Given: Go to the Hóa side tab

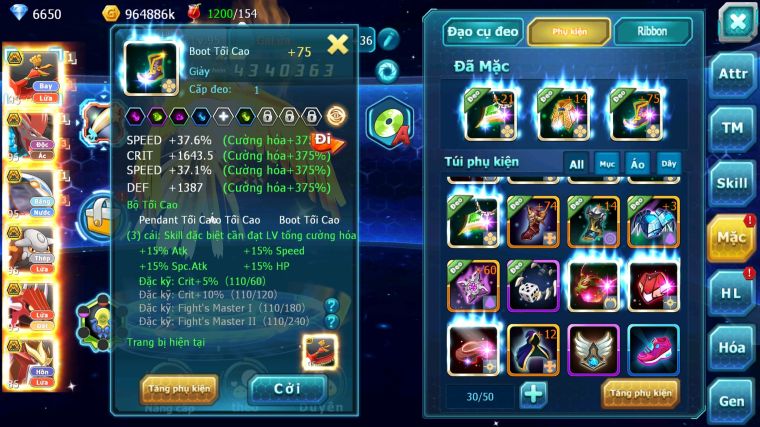Looking at the screenshot, I should coord(732,347).
